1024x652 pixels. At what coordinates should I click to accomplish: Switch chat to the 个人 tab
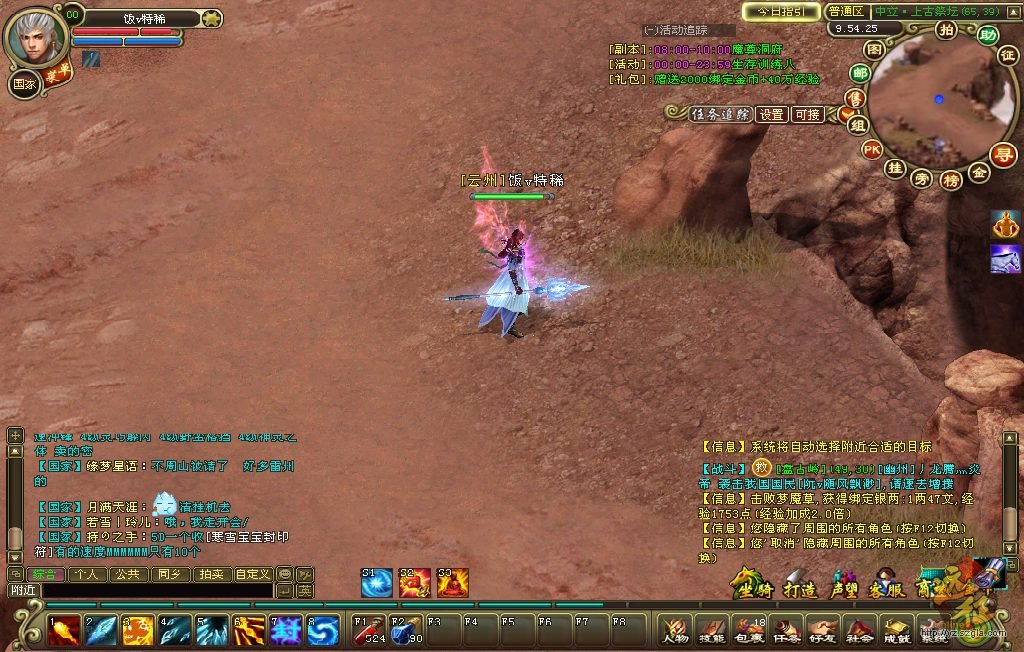[88, 575]
